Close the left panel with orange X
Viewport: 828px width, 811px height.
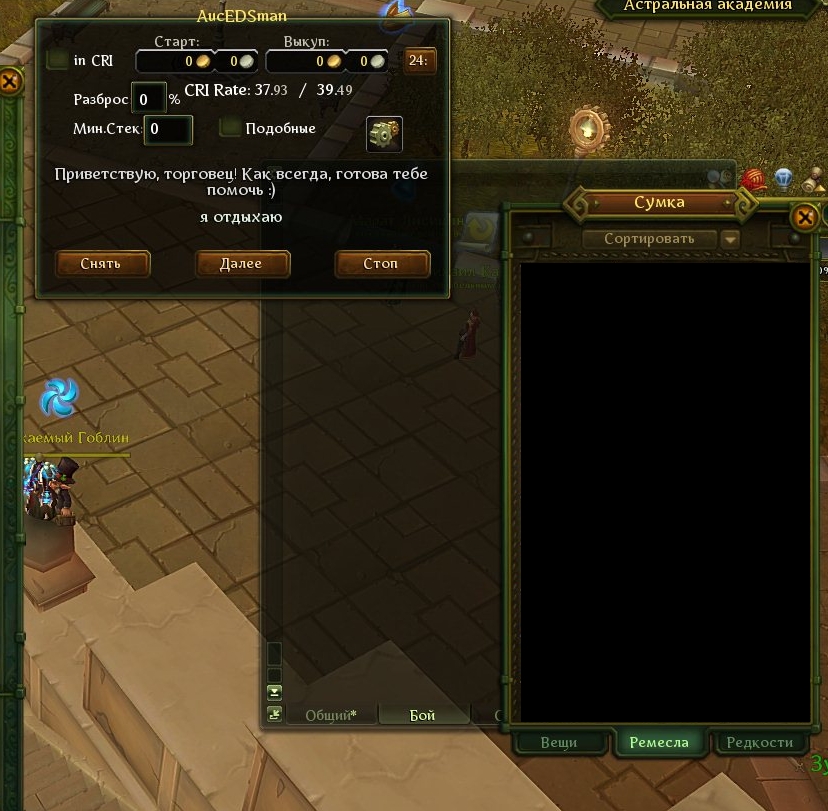pos(9,81)
